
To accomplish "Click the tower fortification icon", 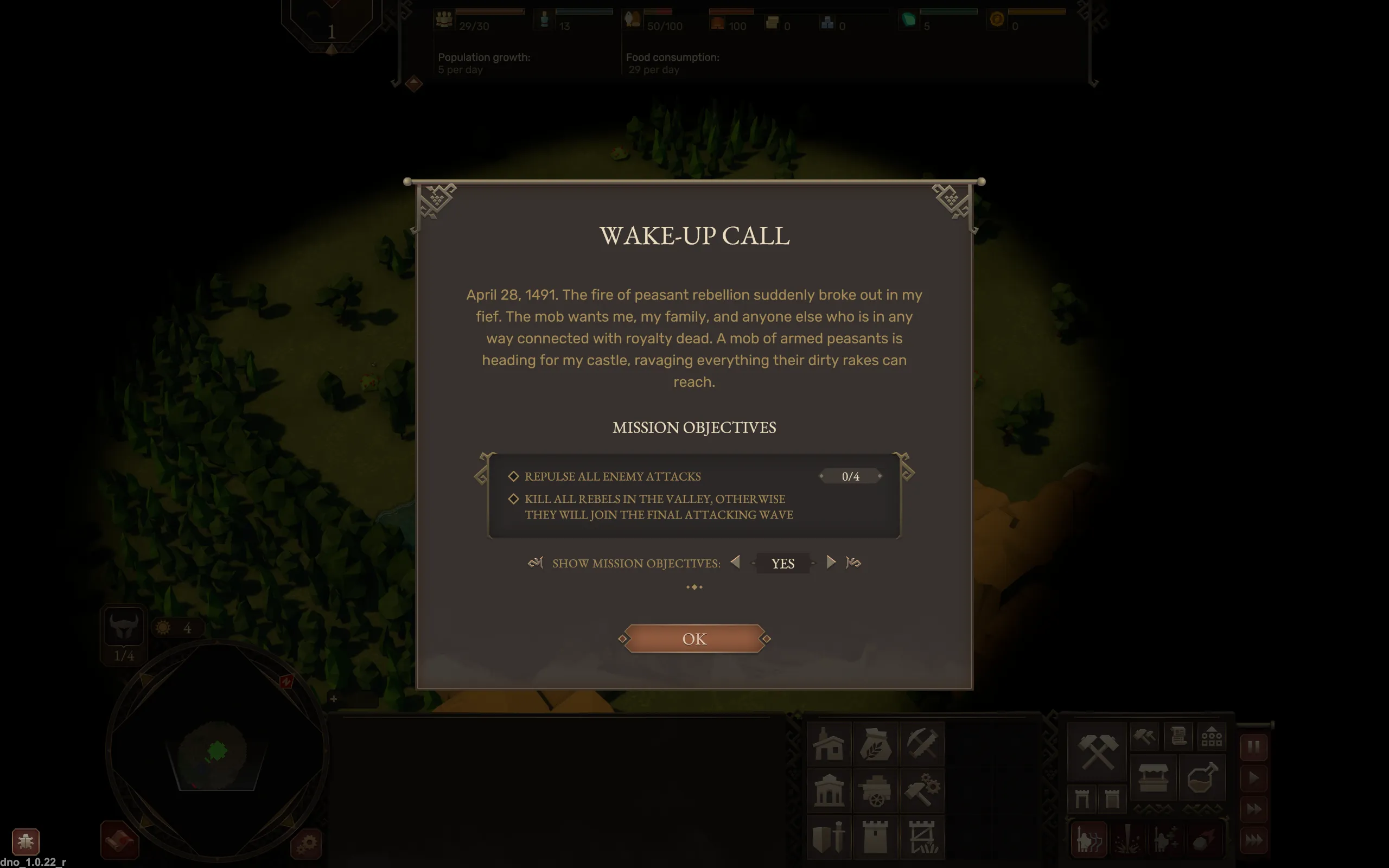I will (876, 837).
